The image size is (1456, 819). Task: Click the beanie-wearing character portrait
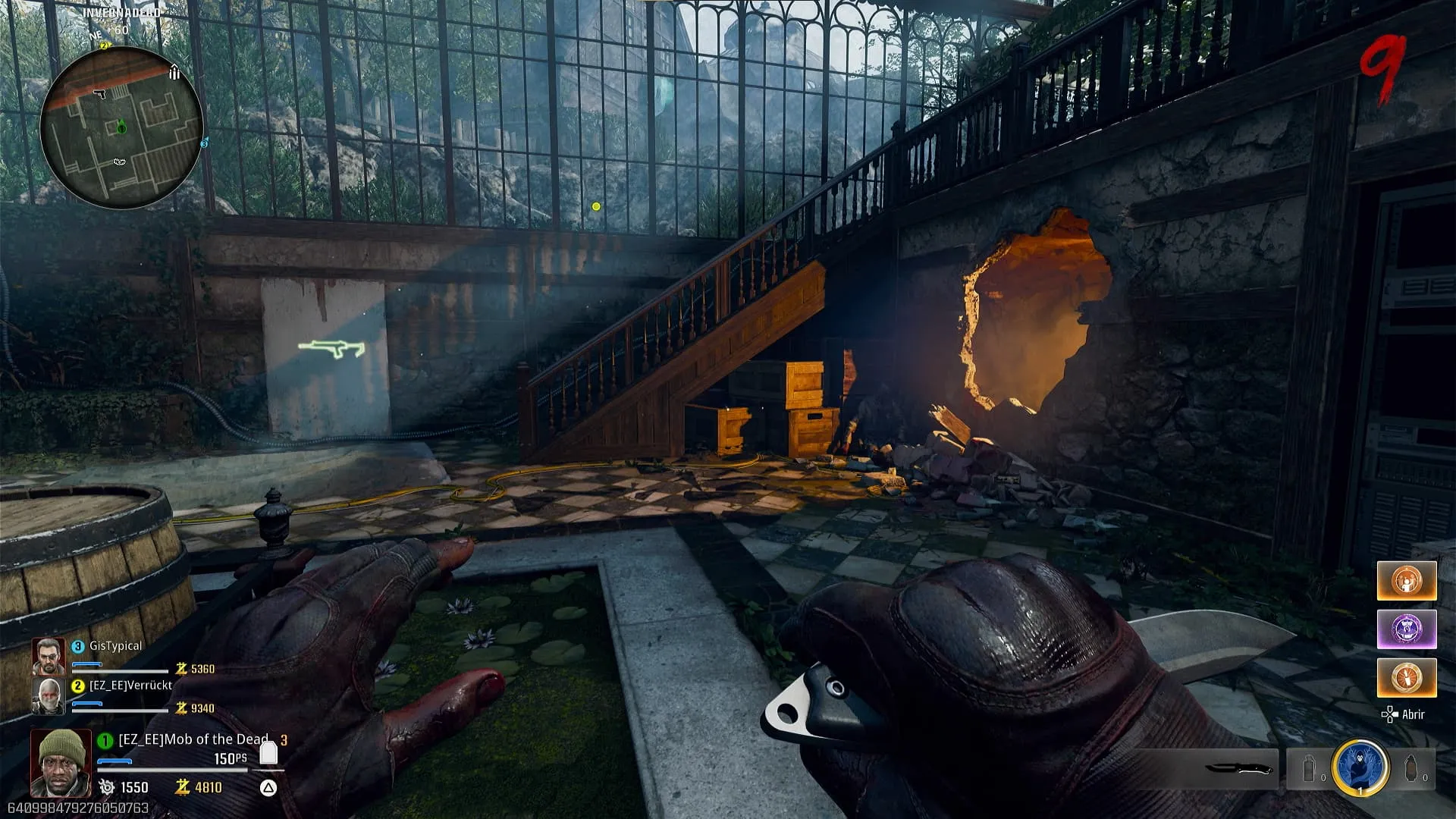(x=61, y=762)
